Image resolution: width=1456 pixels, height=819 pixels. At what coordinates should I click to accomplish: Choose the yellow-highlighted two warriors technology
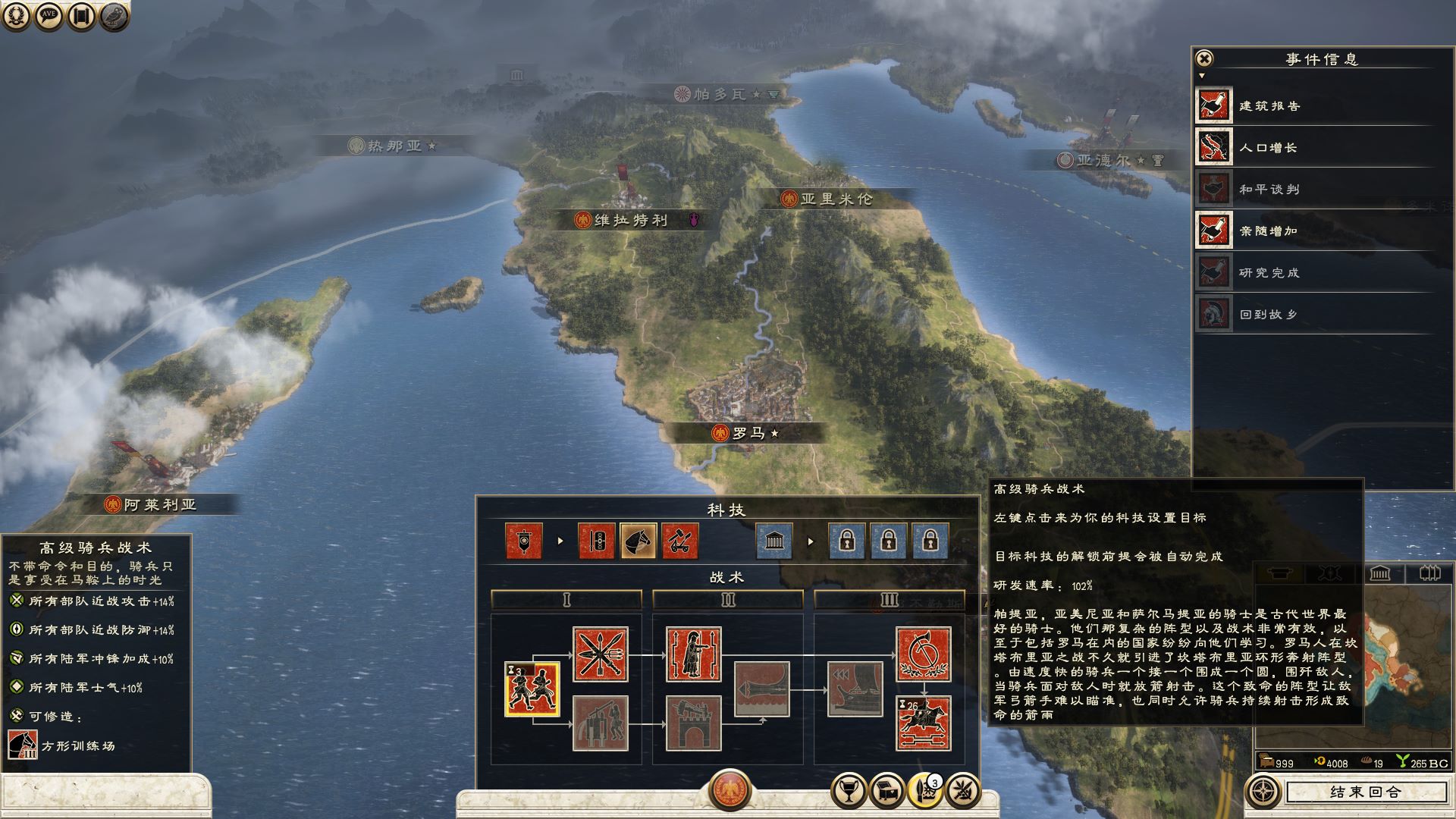pos(532,689)
